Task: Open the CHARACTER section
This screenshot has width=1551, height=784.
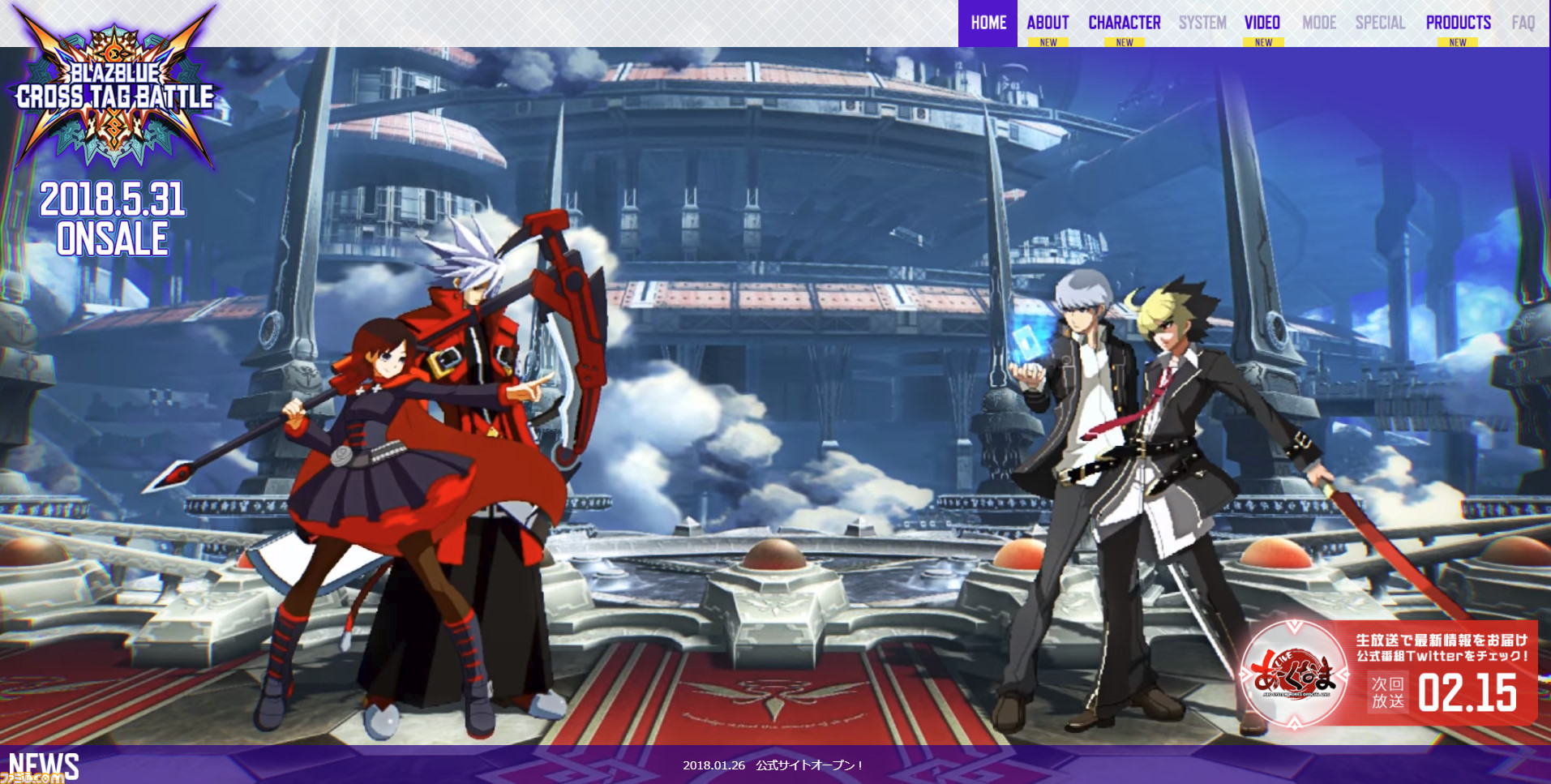Action: 1124,23
